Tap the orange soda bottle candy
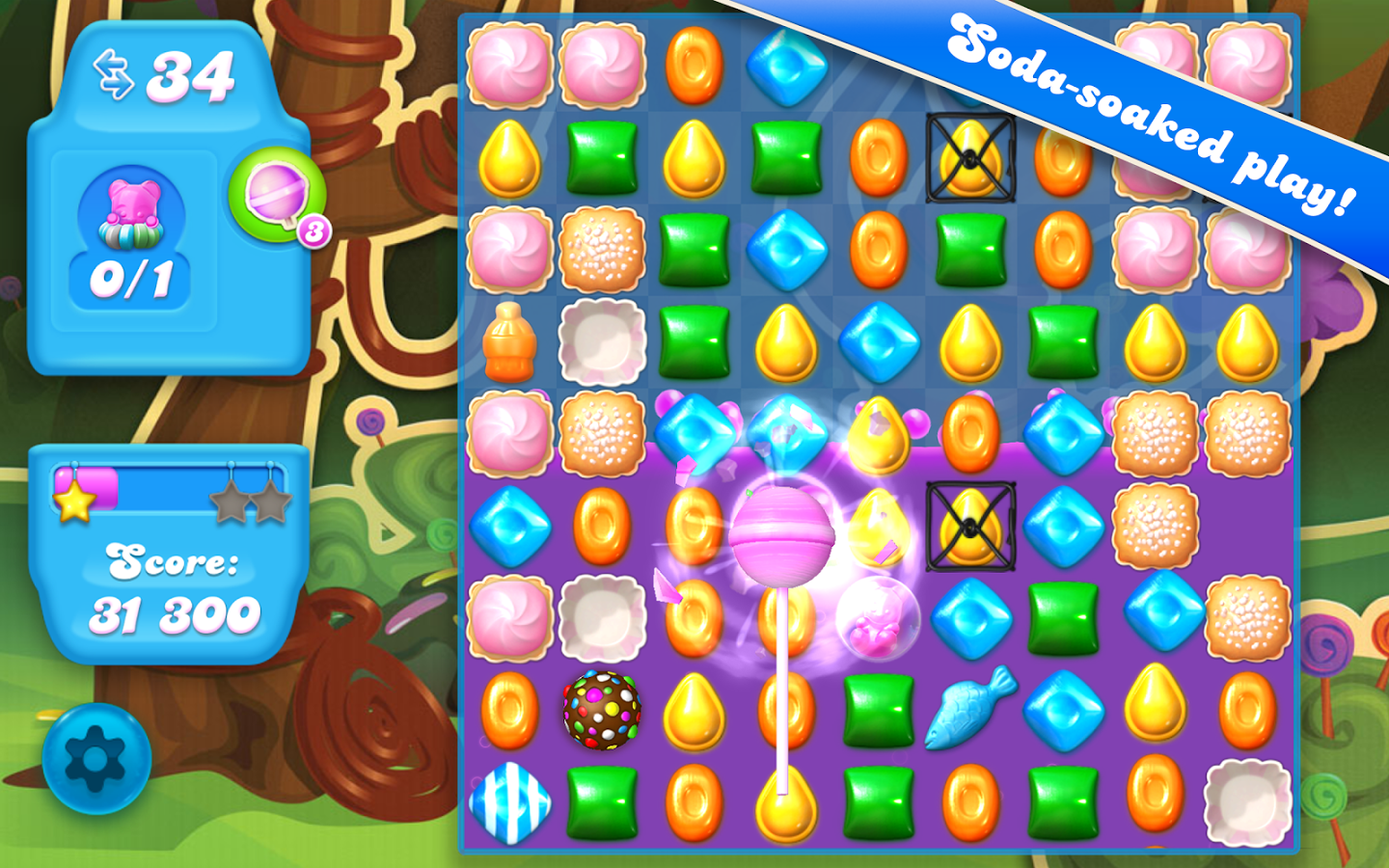 pos(509,342)
